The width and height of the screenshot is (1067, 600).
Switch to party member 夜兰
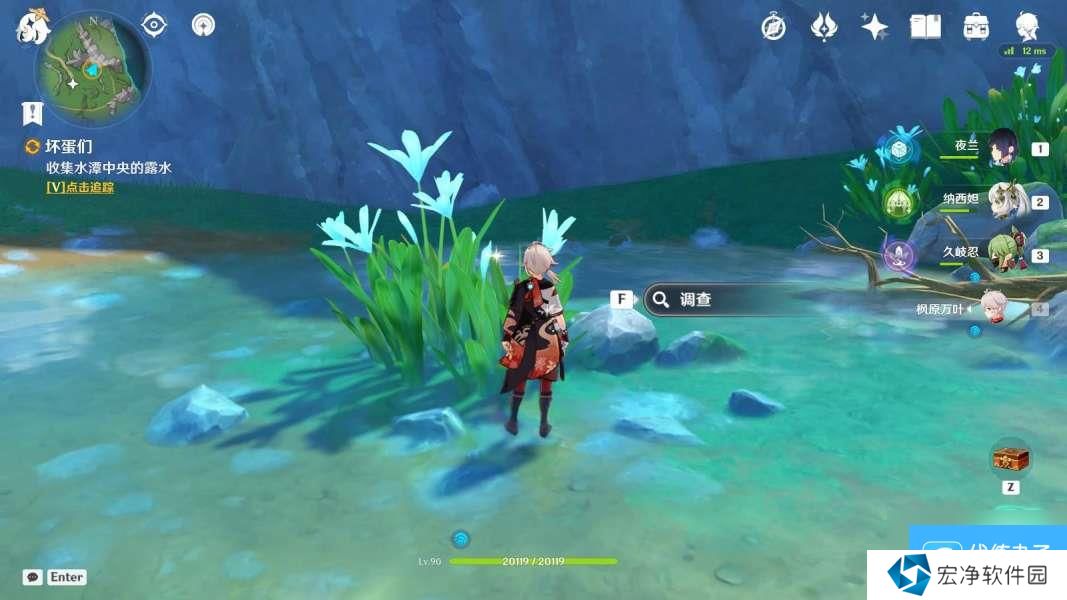point(1002,148)
